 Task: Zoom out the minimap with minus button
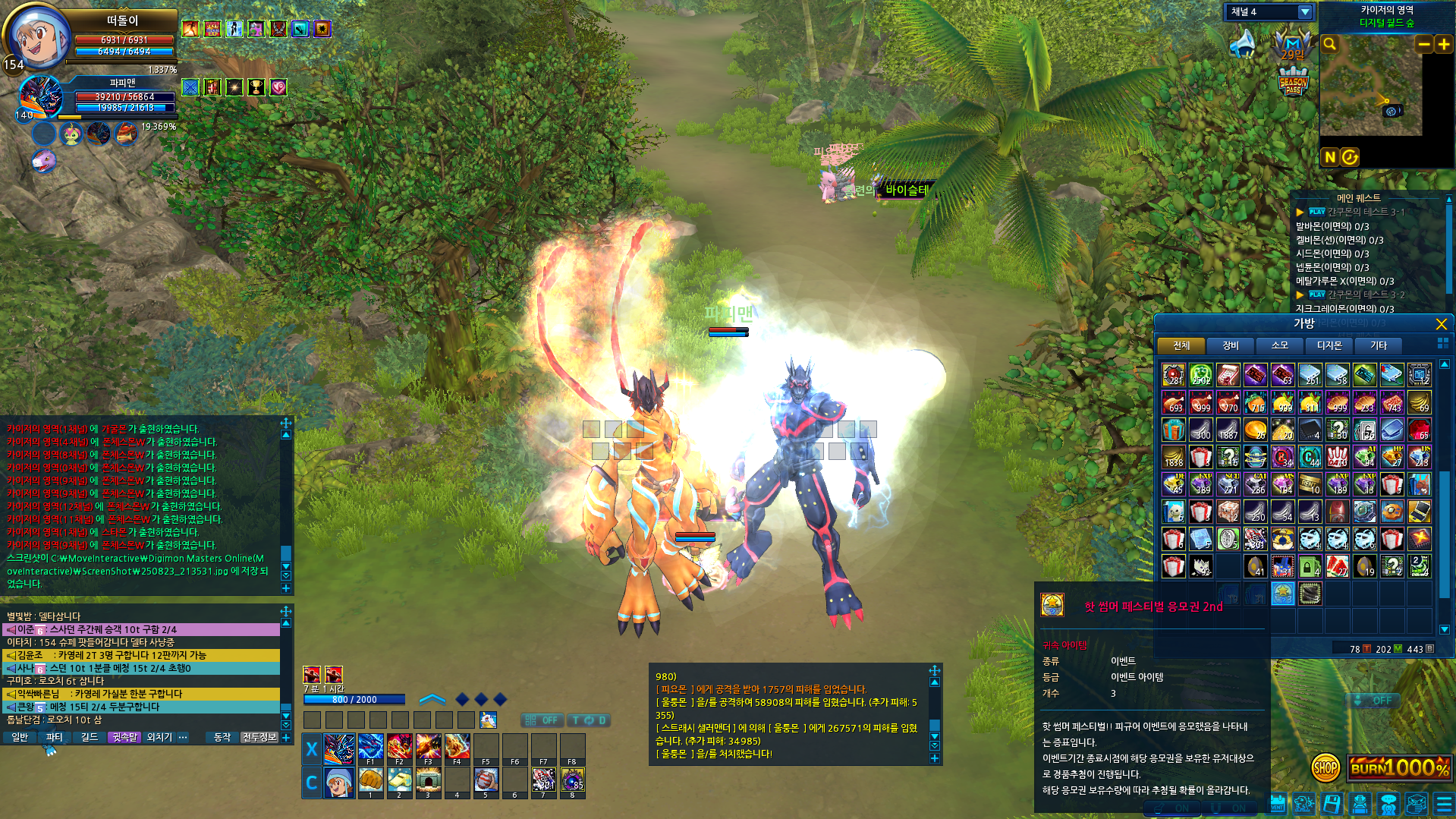pyautogui.click(x=1424, y=45)
